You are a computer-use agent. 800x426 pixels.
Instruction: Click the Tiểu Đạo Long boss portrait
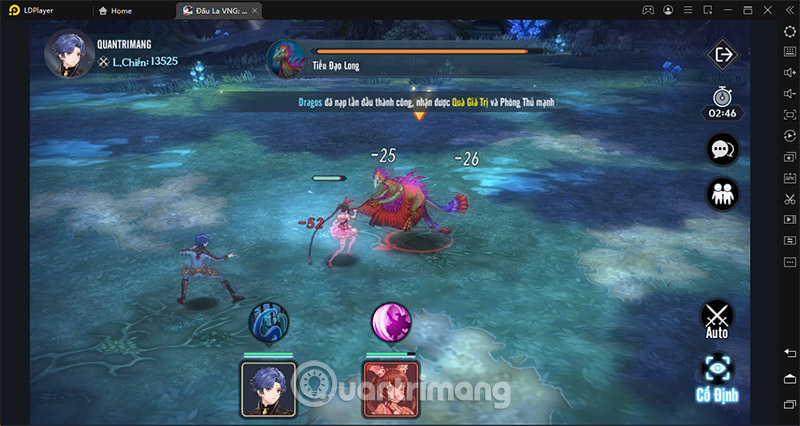(286, 59)
